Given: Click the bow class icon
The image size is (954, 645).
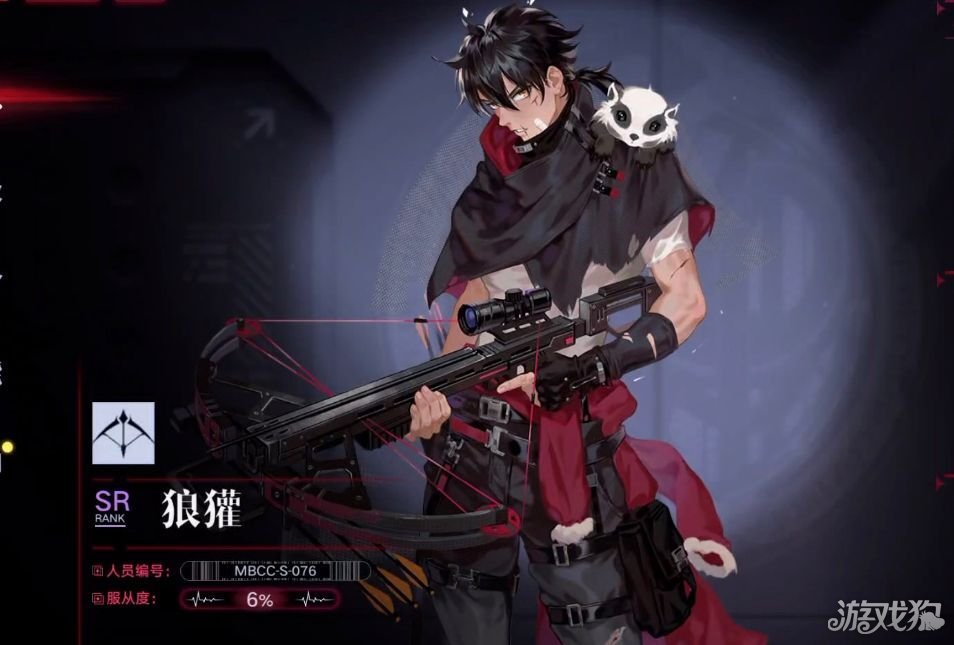Looking at the screenshot, I should coord(123,433).
